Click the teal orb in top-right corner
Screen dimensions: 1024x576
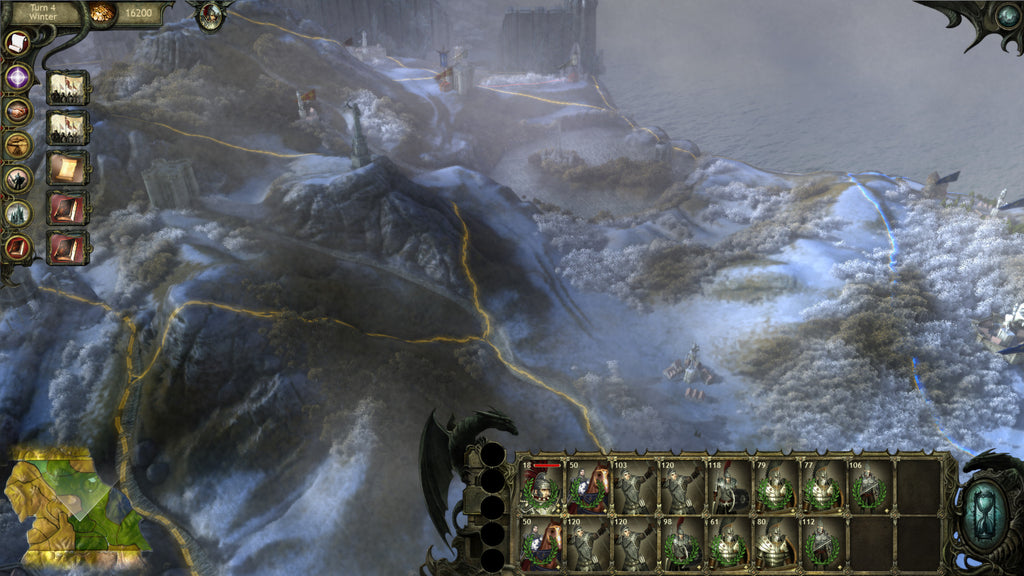[1007, 15]
